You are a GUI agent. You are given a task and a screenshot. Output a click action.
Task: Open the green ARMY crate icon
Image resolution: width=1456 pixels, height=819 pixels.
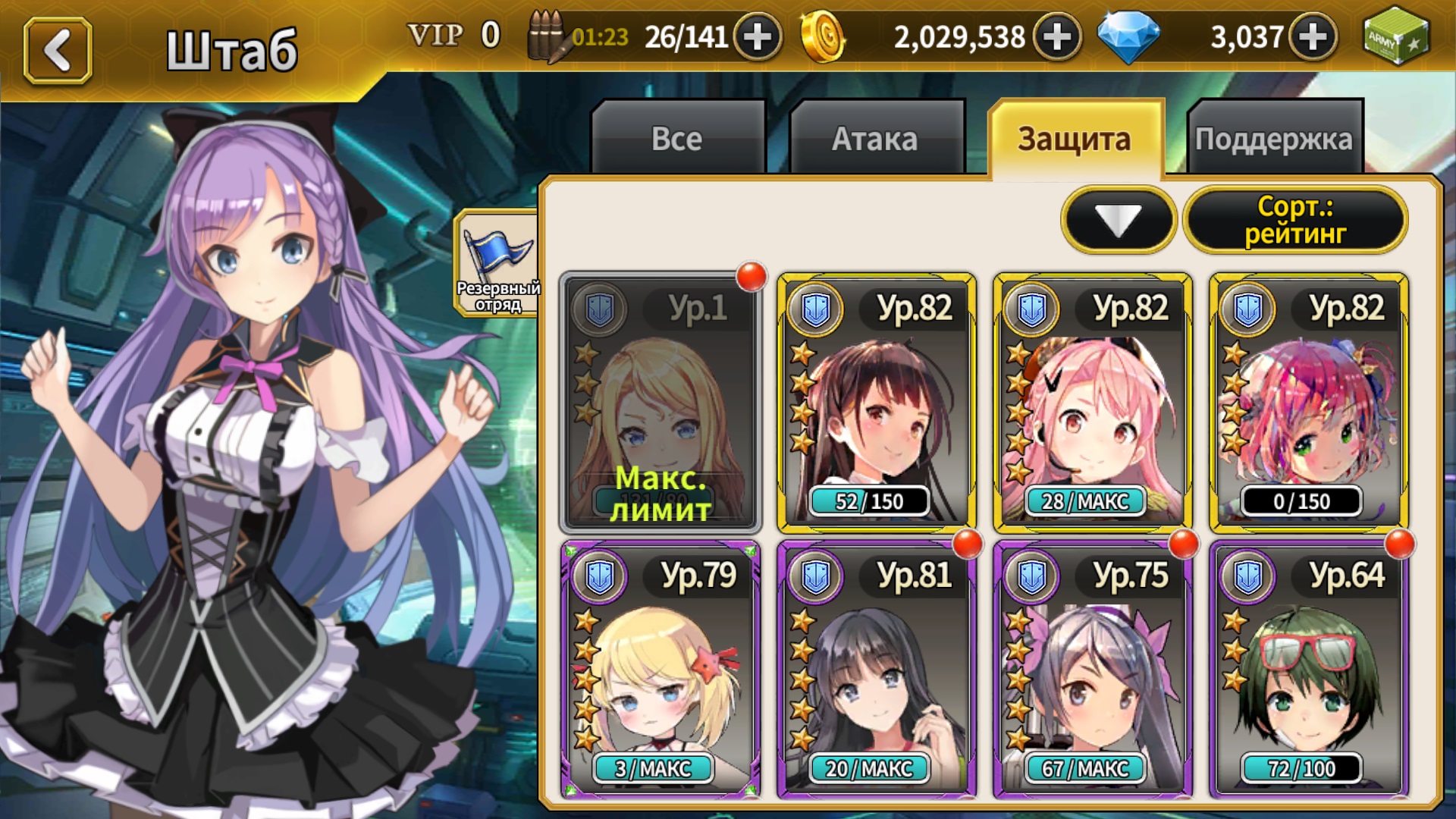[1395, 36]
